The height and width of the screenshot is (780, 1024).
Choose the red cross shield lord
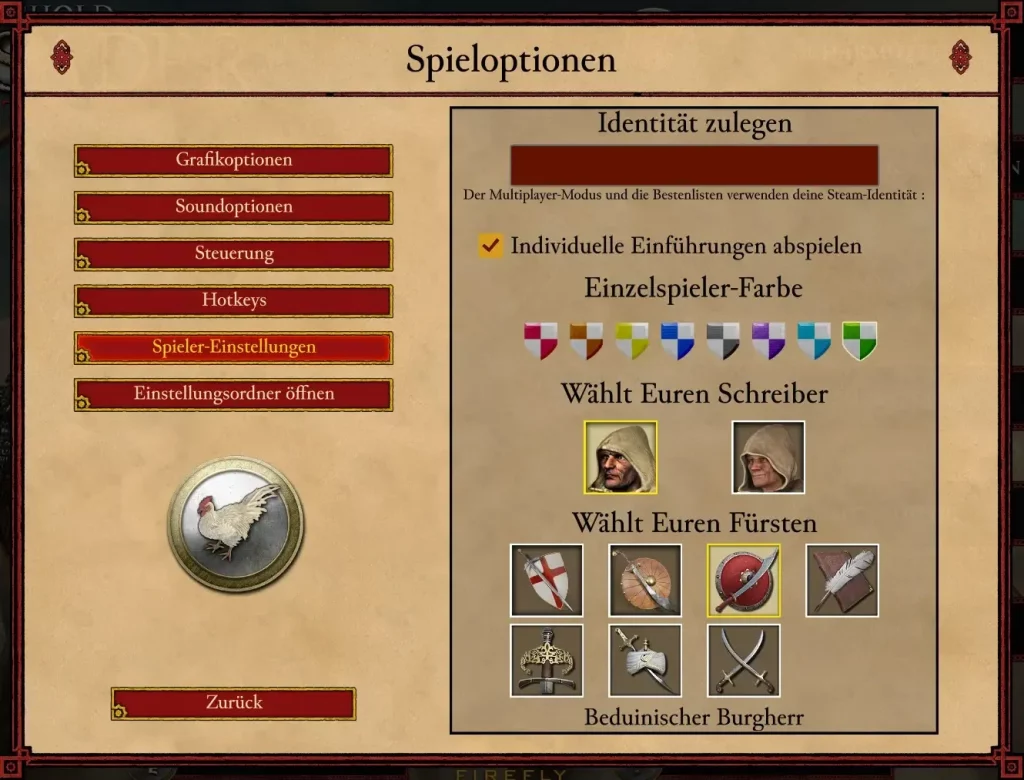click(547, 580)
